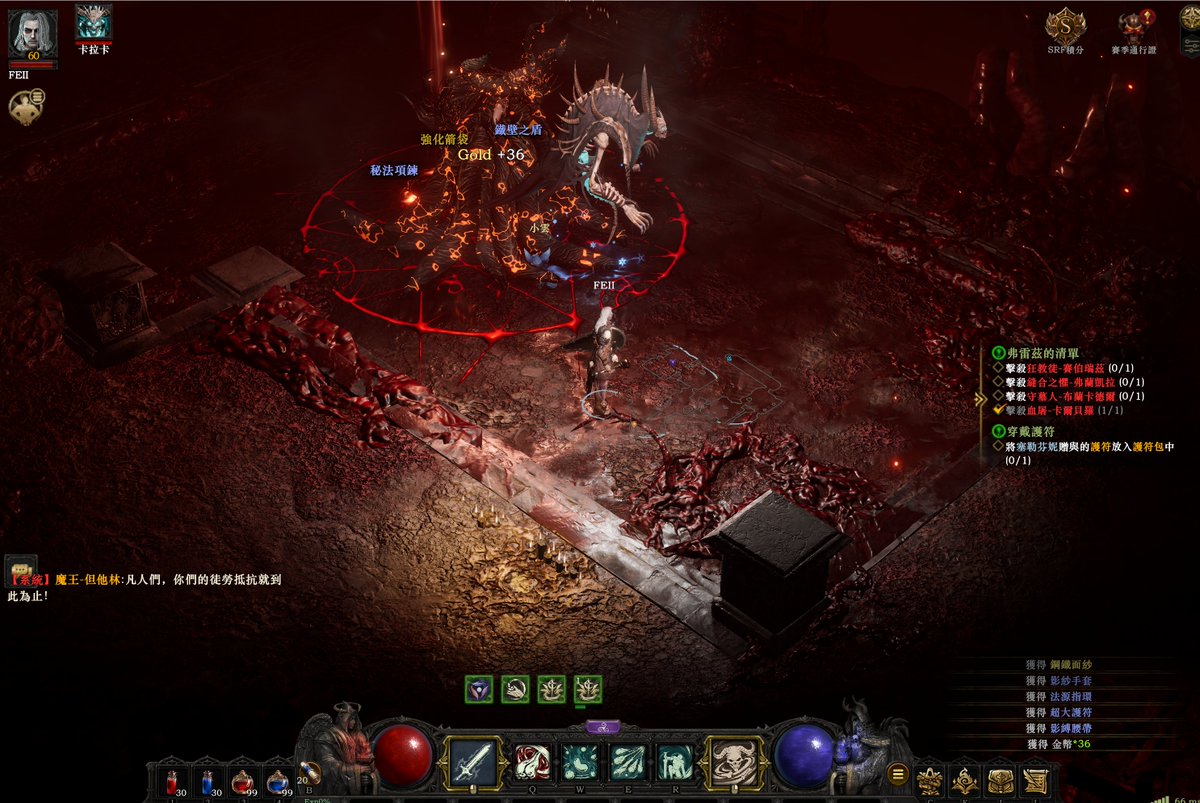Drink the first small red potion
Screen dimensions: 1200x803
[172, 781]
